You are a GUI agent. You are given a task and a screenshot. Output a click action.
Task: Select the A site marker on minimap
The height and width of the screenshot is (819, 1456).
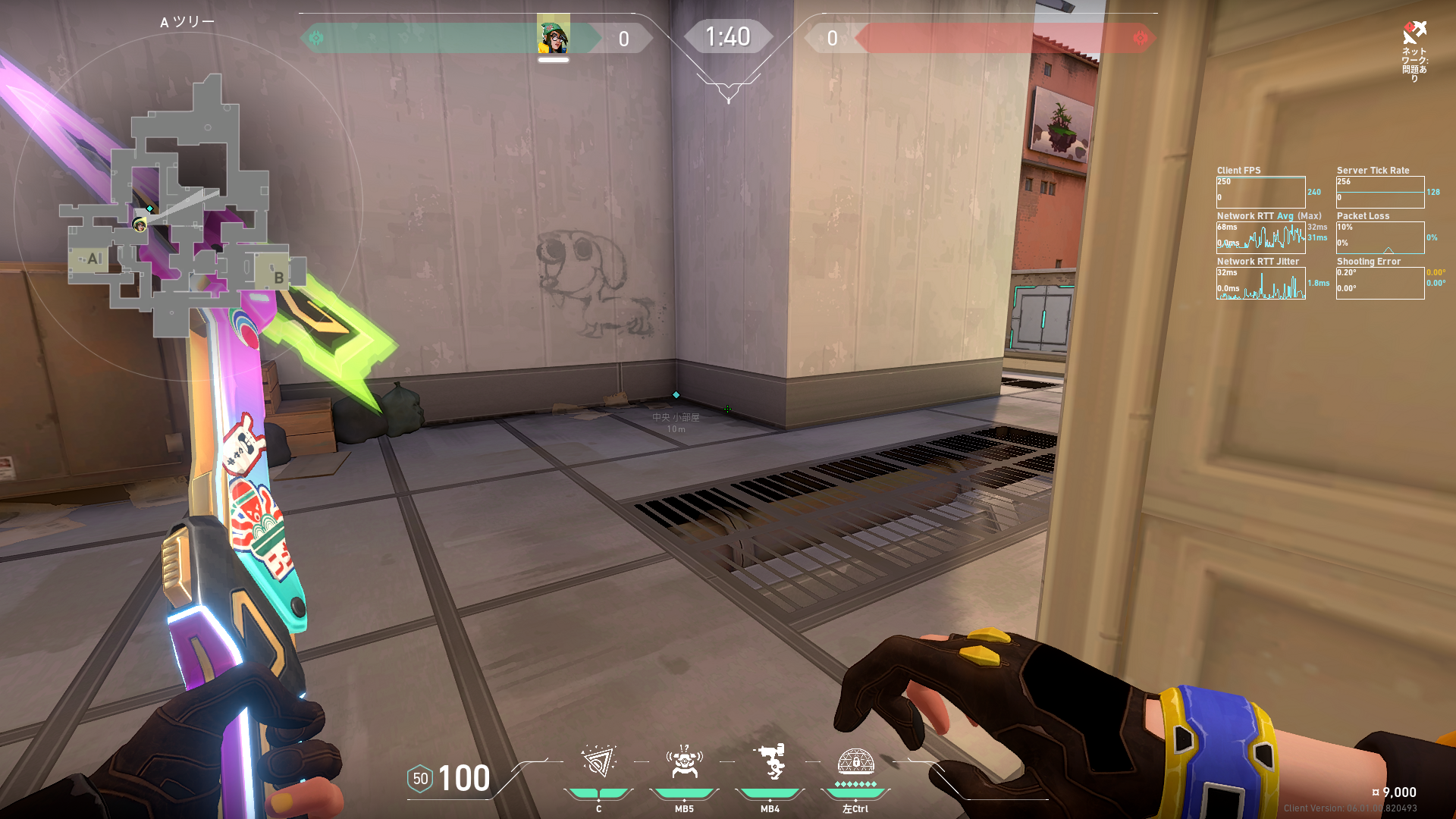93,259
